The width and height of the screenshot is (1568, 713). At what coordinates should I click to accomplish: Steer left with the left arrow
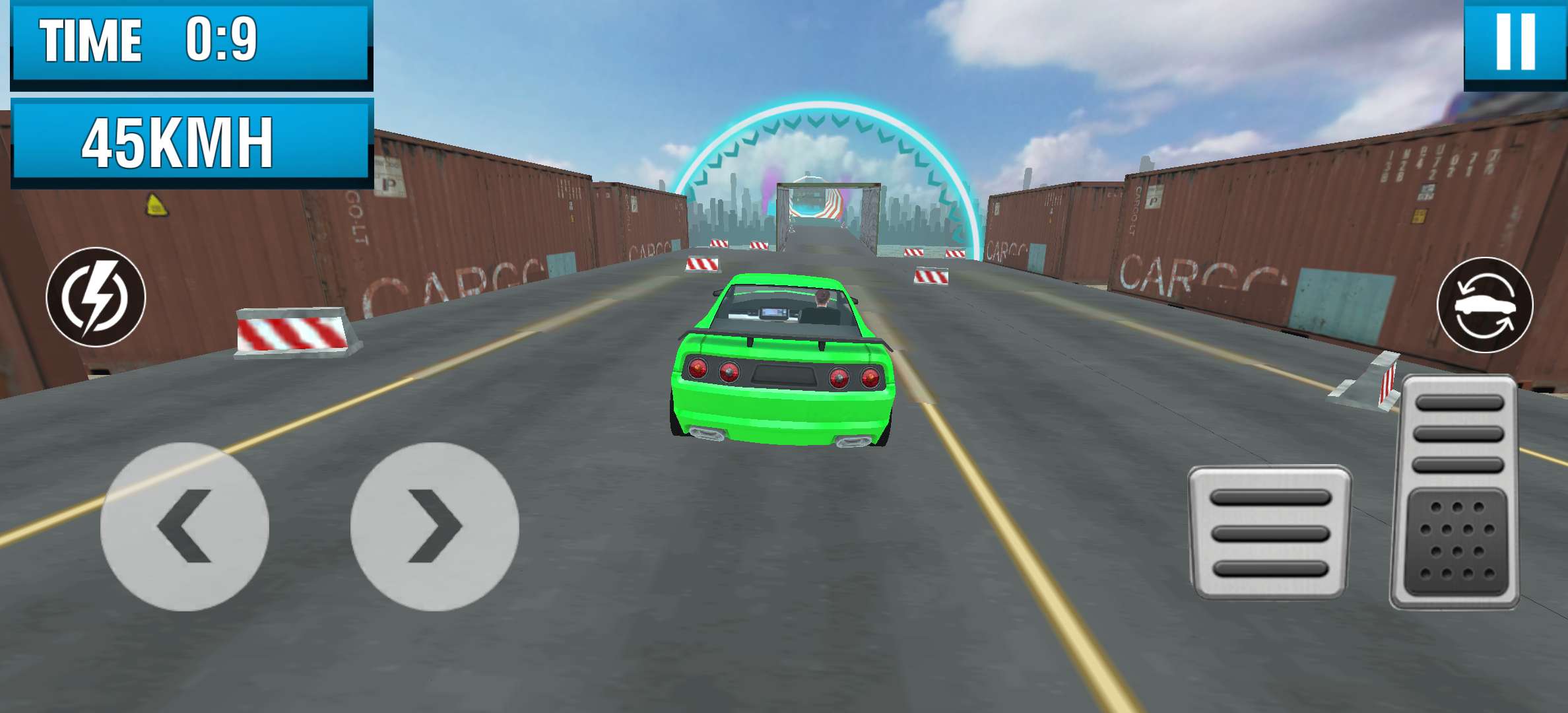[x=184, y=526]
